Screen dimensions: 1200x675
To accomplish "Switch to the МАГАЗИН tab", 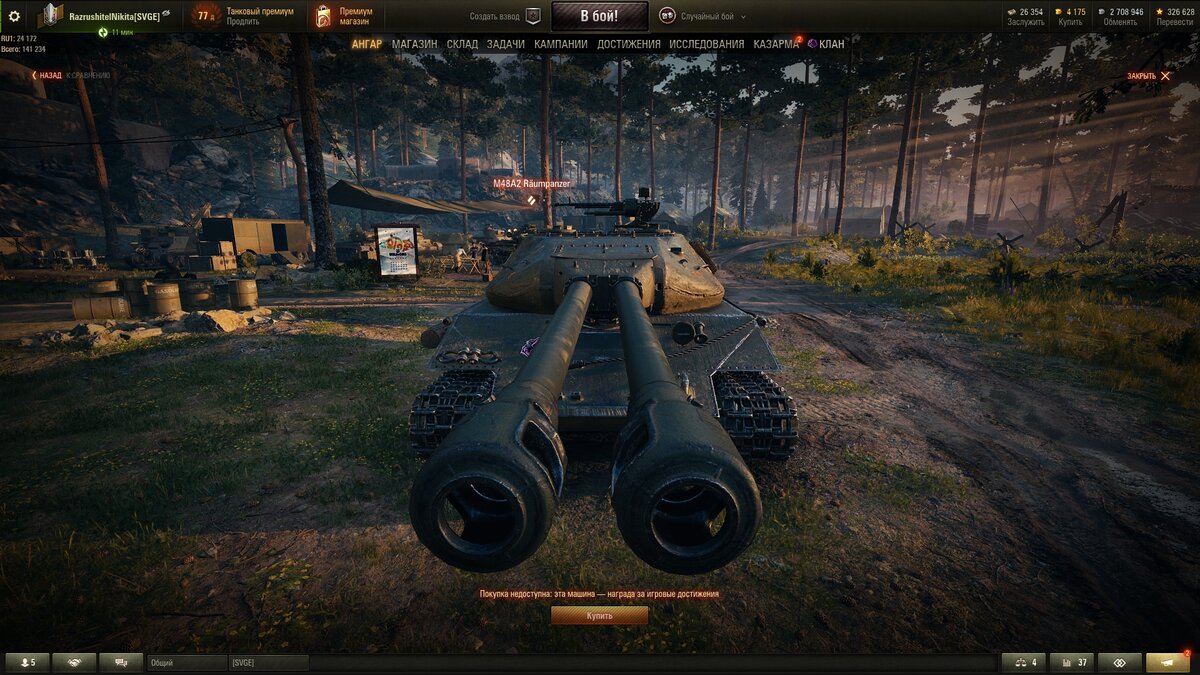I will [x=414, y=44].
